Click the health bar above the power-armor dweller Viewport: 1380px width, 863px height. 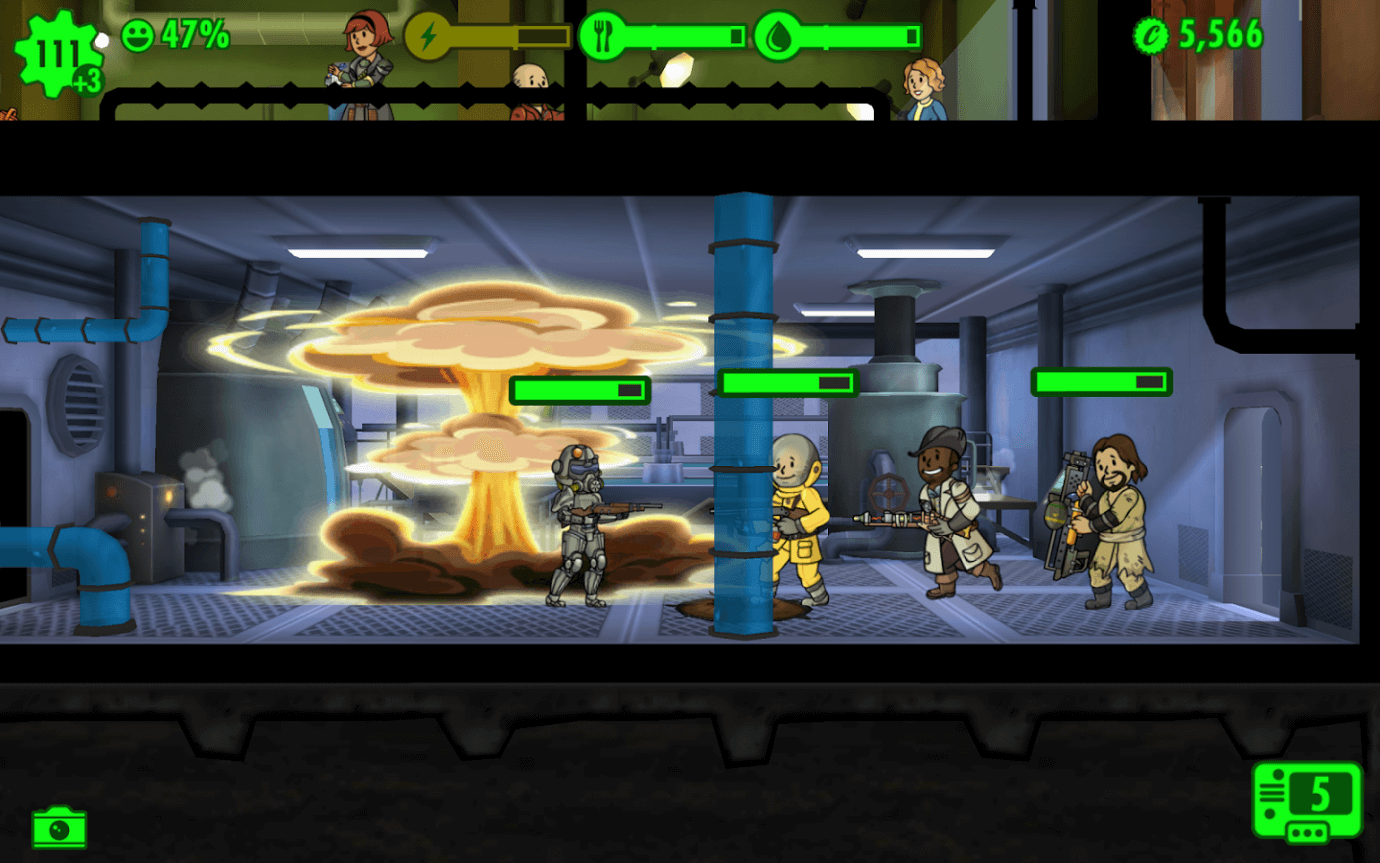[x=580, y=390]
